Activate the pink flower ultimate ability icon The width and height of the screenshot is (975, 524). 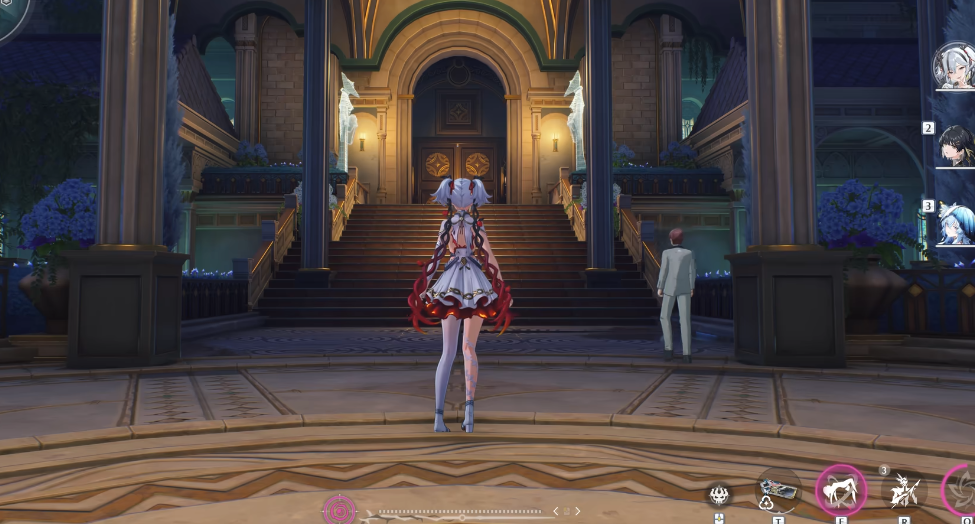pyautogui.click(x=962, y=490)
